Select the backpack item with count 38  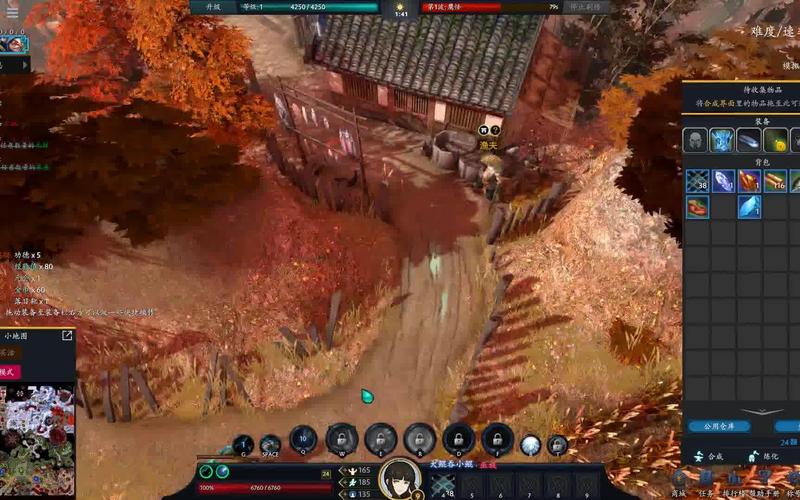696,181
